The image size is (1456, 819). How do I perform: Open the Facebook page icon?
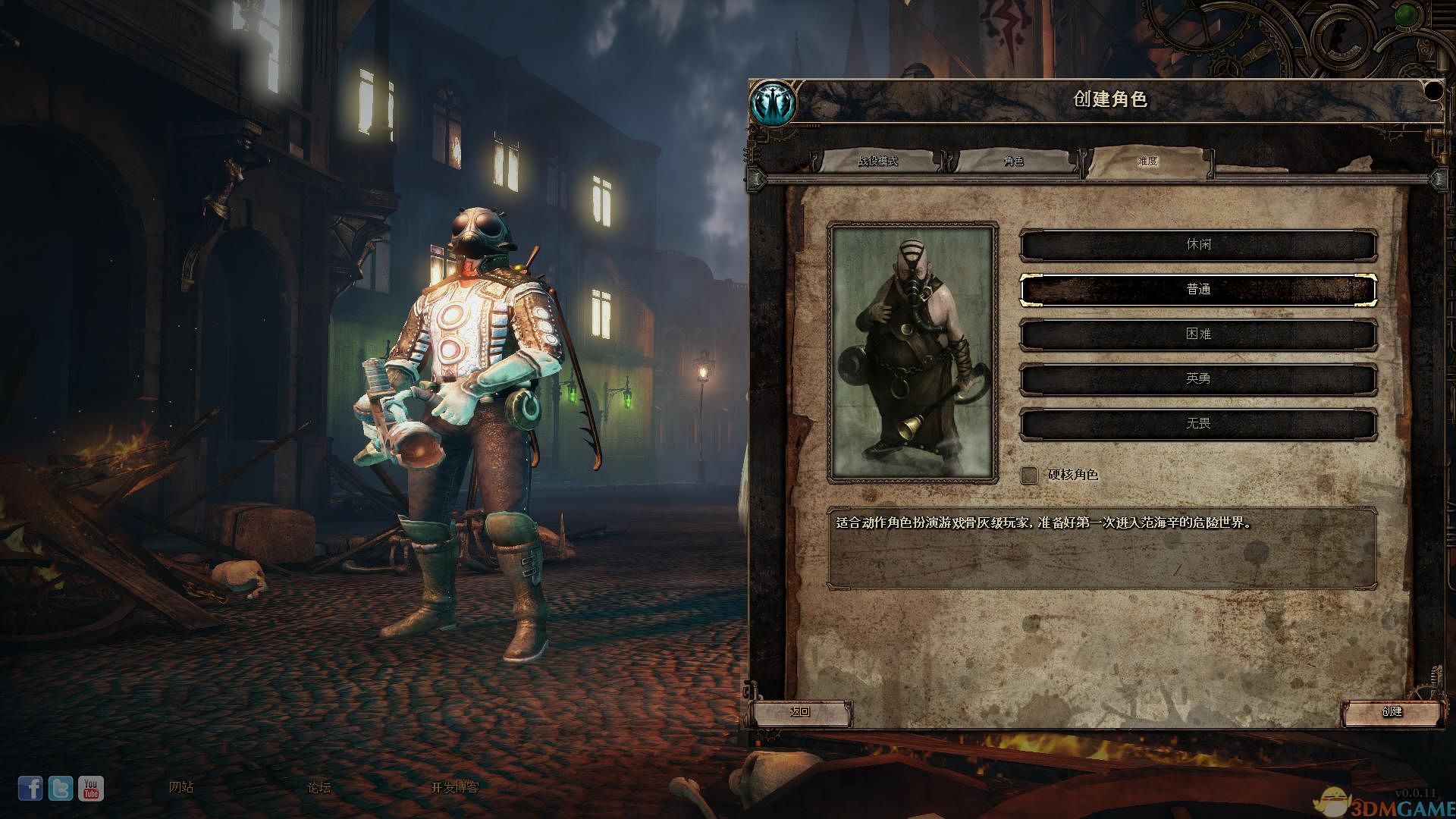30,789
